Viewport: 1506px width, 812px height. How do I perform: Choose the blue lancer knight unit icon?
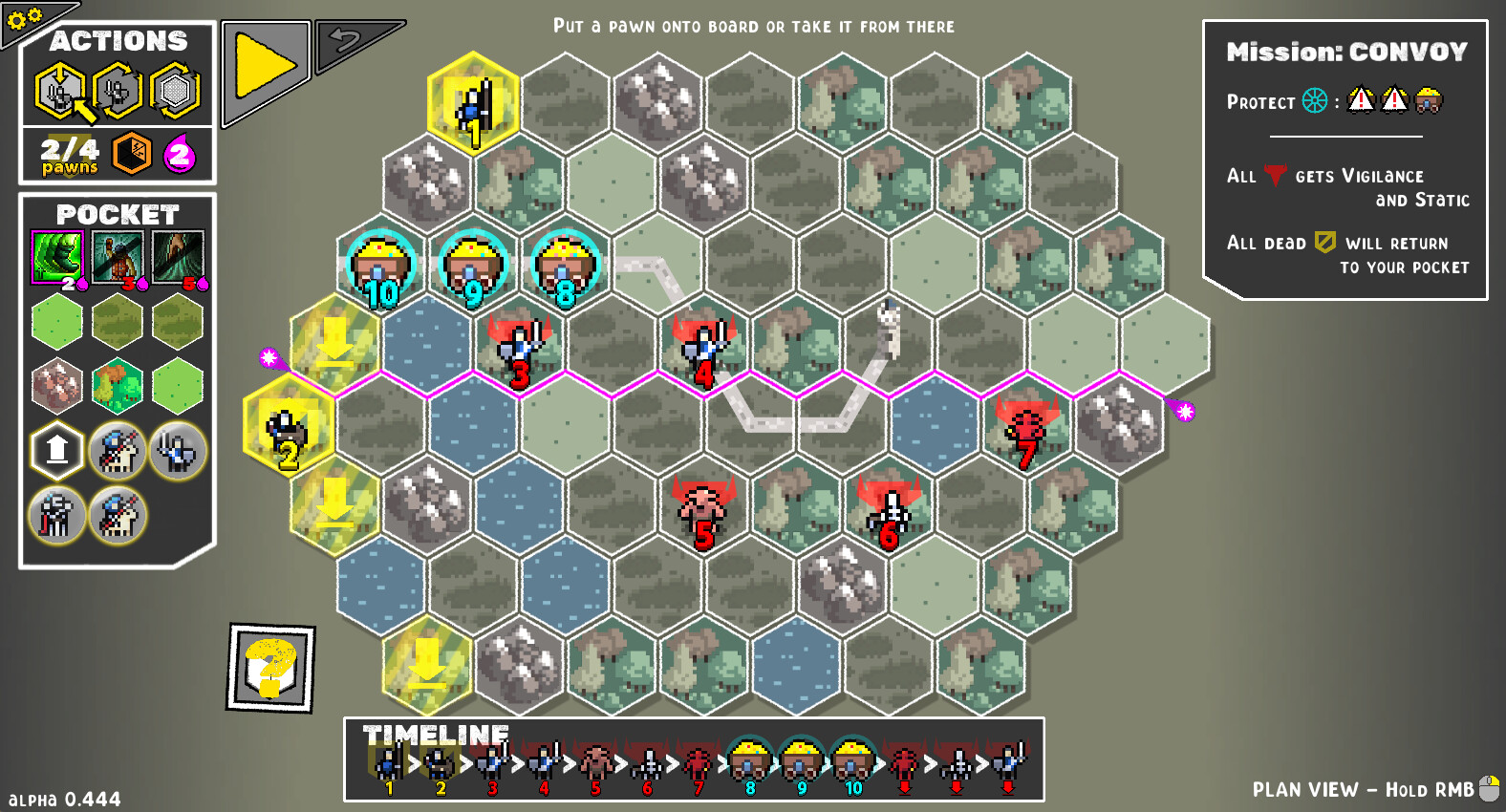pyautogui.click(x=117, y=451)
